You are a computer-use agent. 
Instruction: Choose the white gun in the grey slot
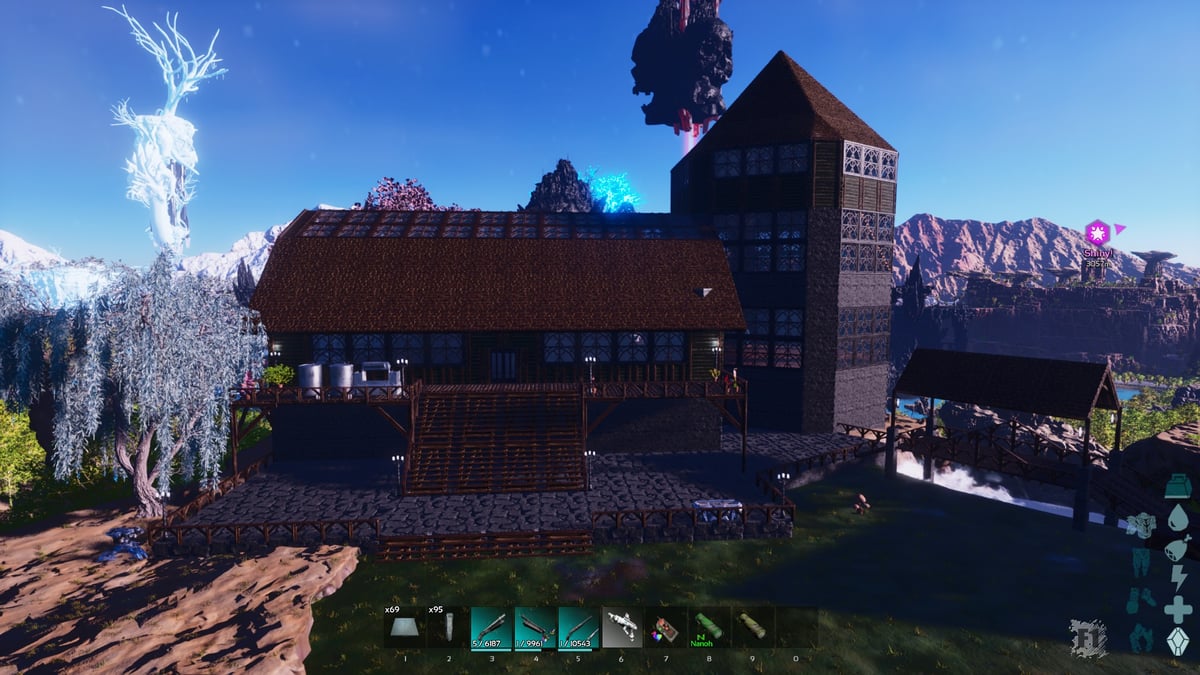pyautogui.click(x=623, y=628)
